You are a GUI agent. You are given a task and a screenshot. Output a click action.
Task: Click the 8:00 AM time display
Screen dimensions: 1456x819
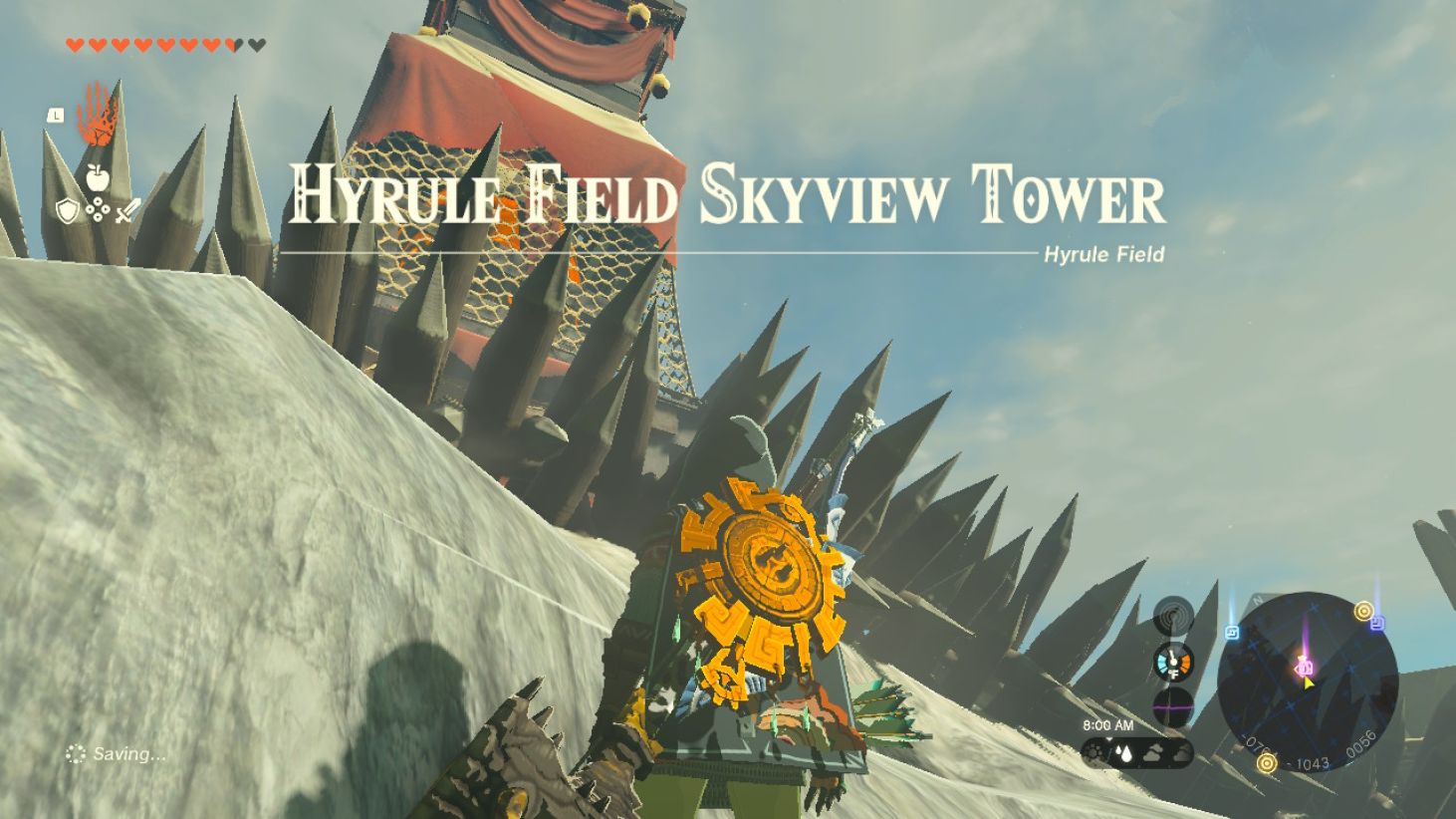(1109, 723)
